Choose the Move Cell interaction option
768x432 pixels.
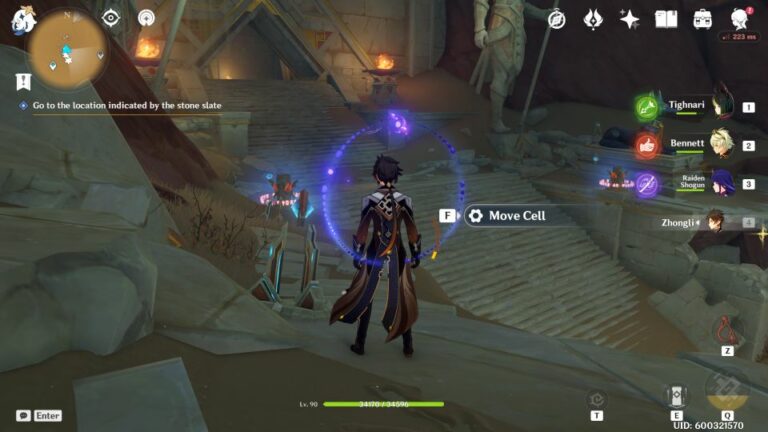pyautogui.click(x=516, y=216)
